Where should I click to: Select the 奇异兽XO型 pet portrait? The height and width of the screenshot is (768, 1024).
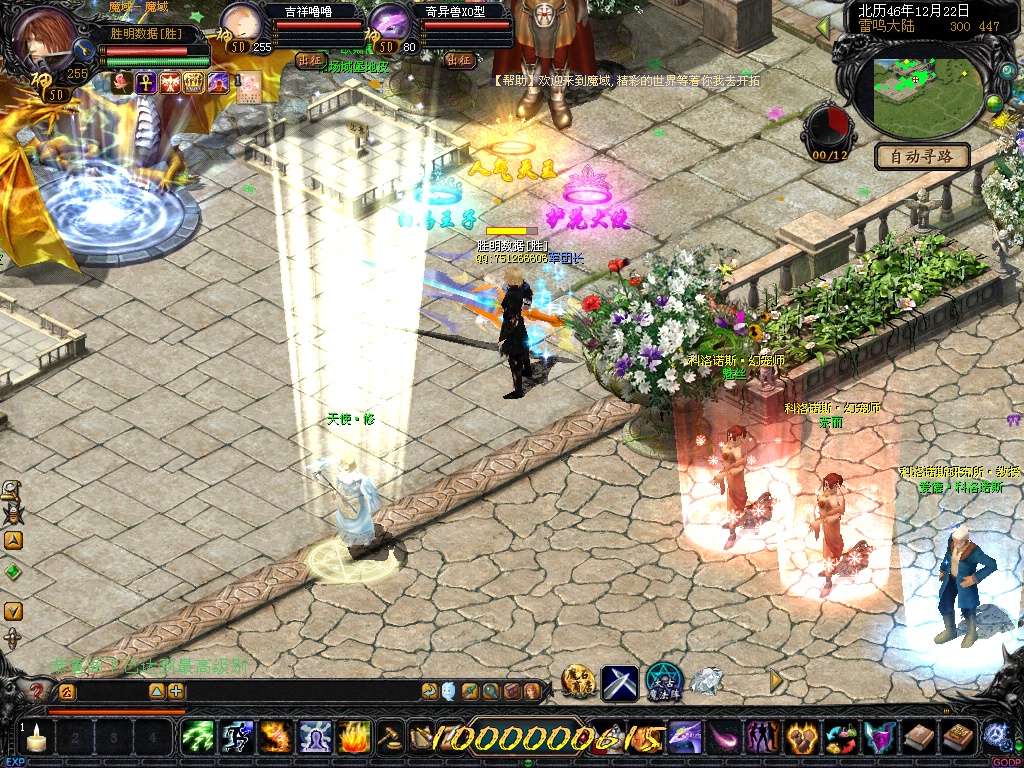pos(390,21)
